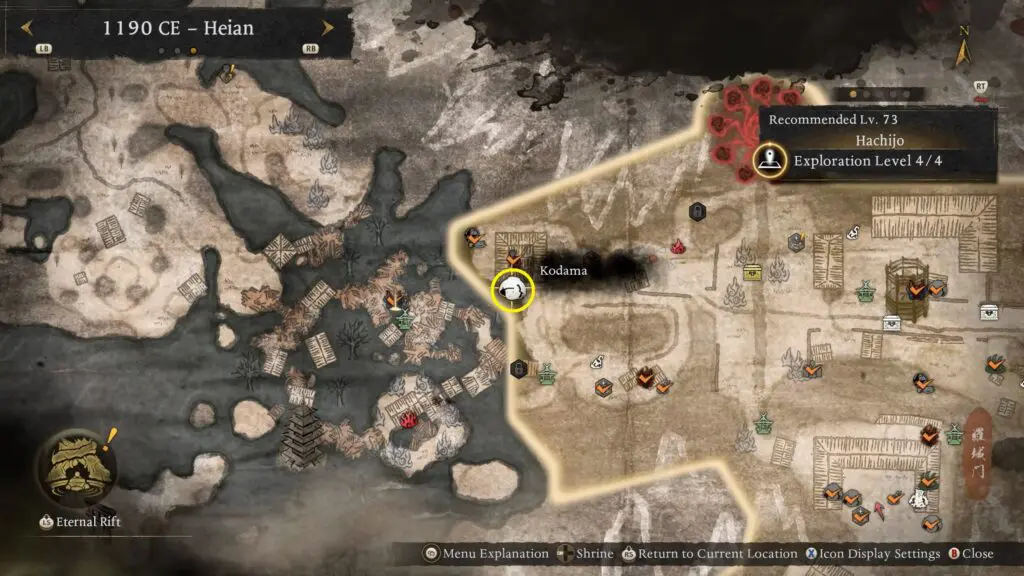Choose the red flame marker near Kodama label
The height and width of the screenshot is (576, 1024).
point(678,246)
